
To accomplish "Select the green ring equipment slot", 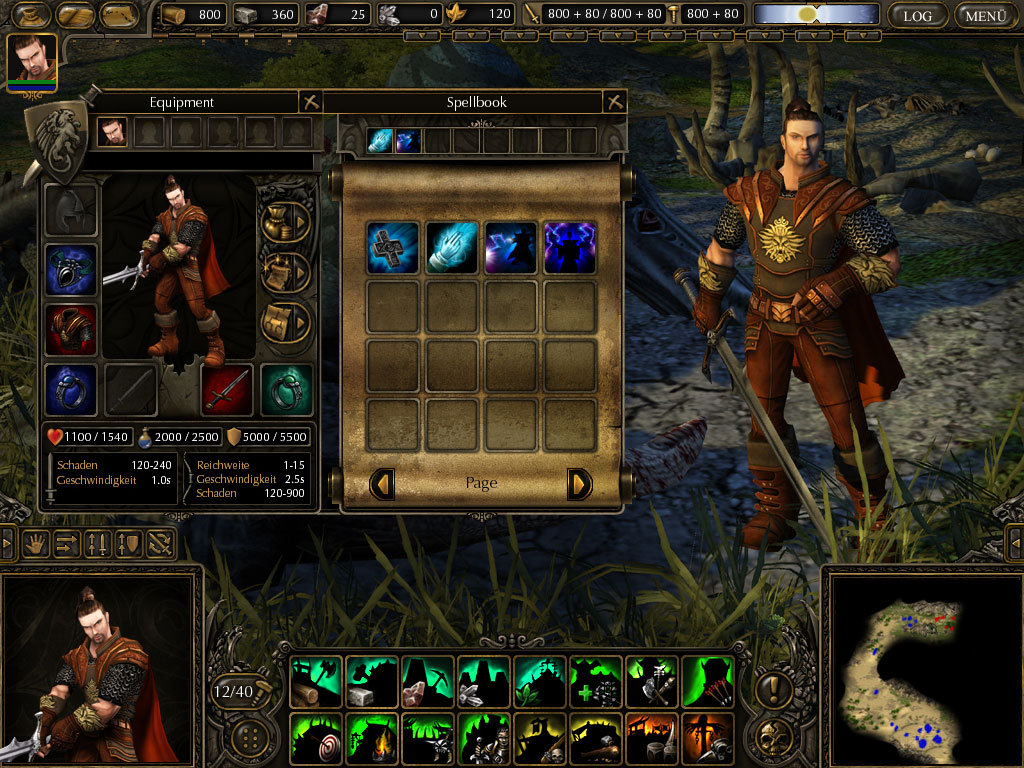I will (x=286, y=389).
